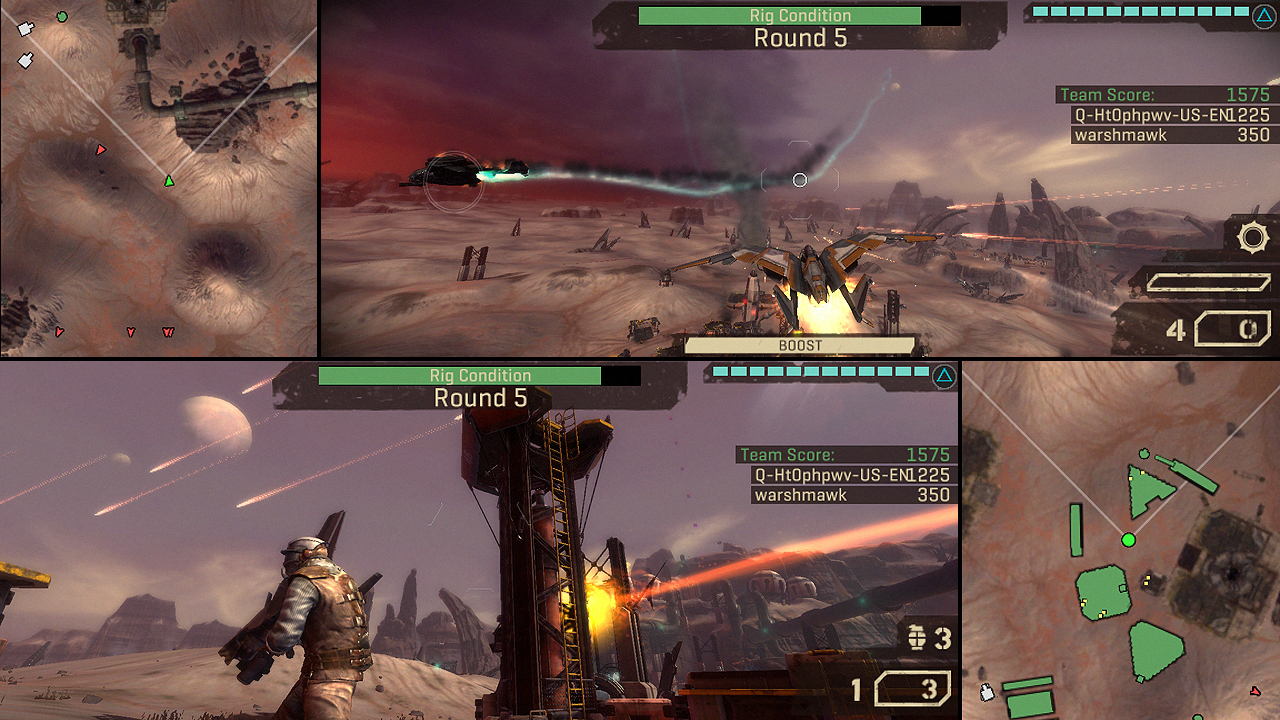The width and height of the screenshot is (1280, 720).
Task: Select the gear-shaped weapon icon
Action: pos(1252,238)
